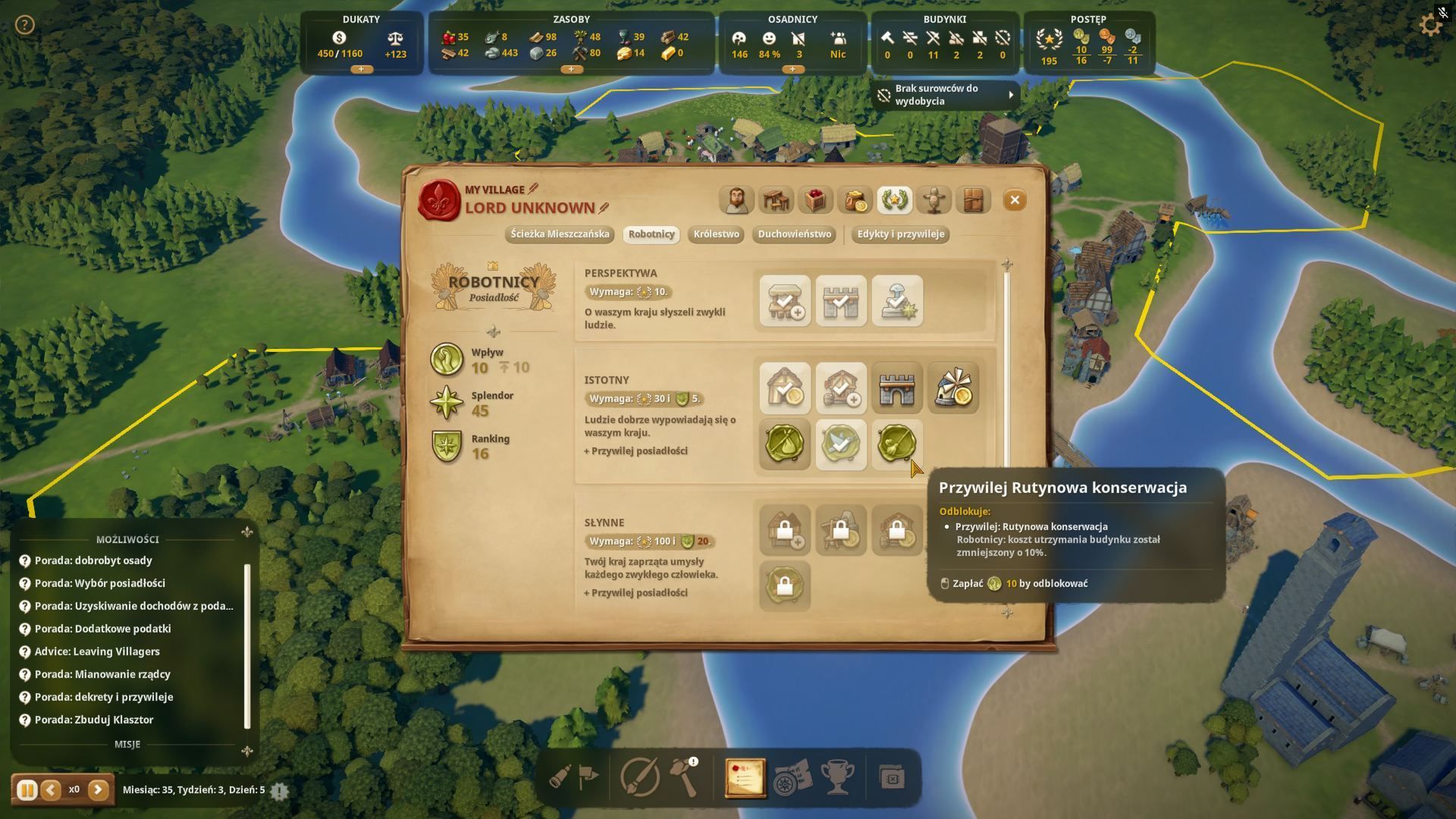Expand the Dukaty panel plus button
1456x819 pixels.
361,69
